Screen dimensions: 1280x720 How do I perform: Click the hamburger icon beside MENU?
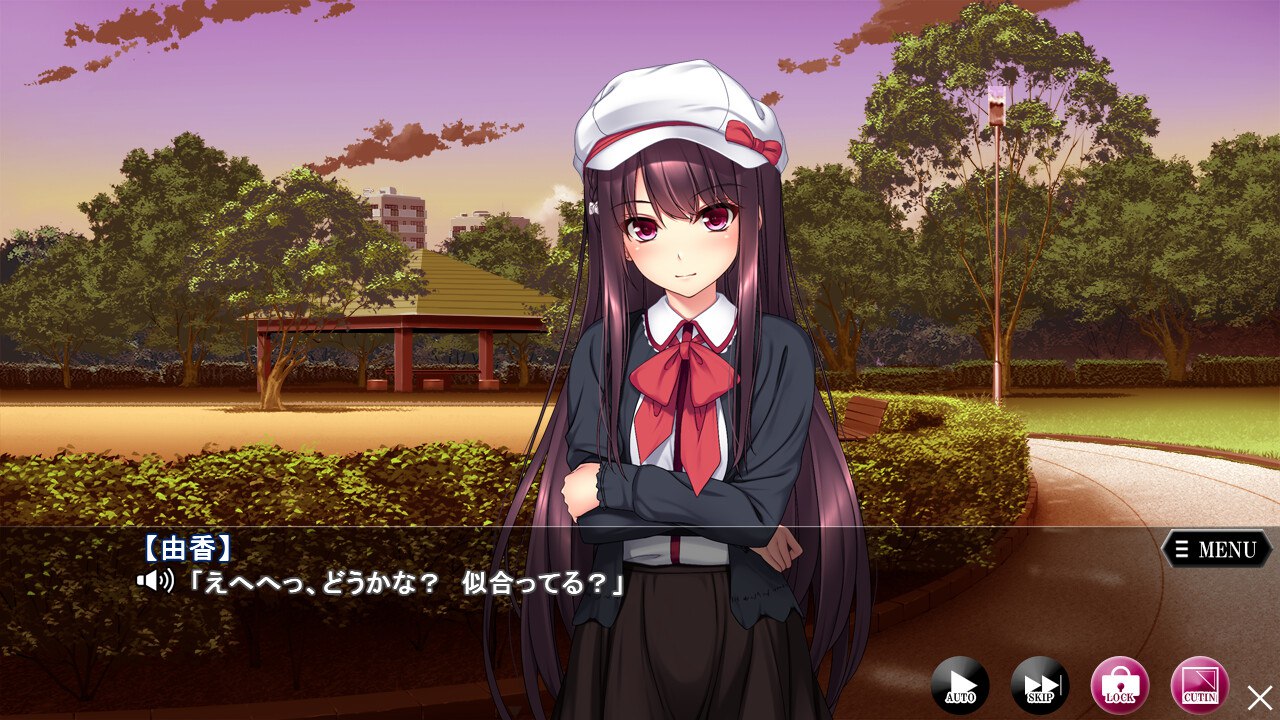1180,548
